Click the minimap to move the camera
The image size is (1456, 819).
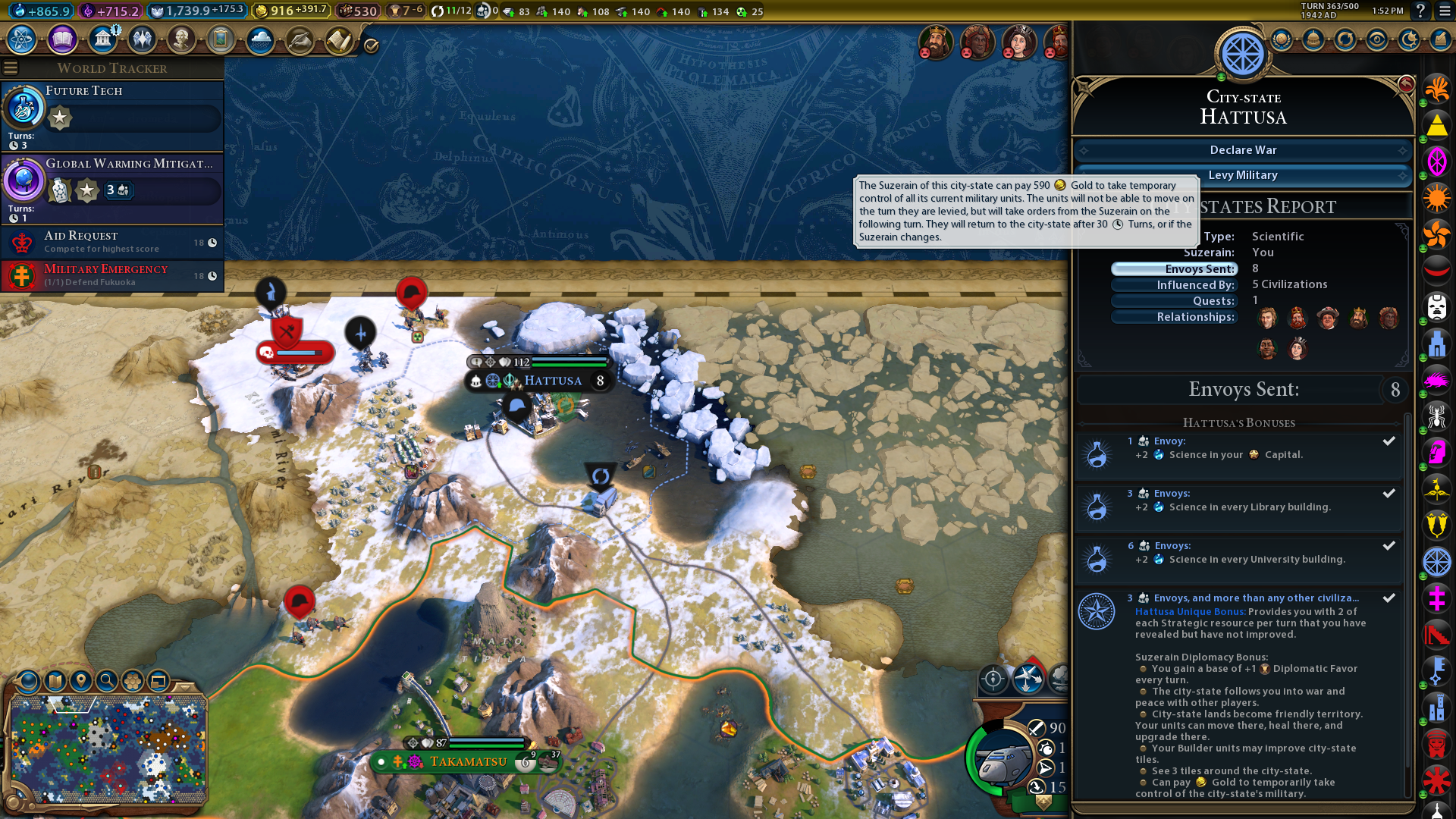[108, 749]
